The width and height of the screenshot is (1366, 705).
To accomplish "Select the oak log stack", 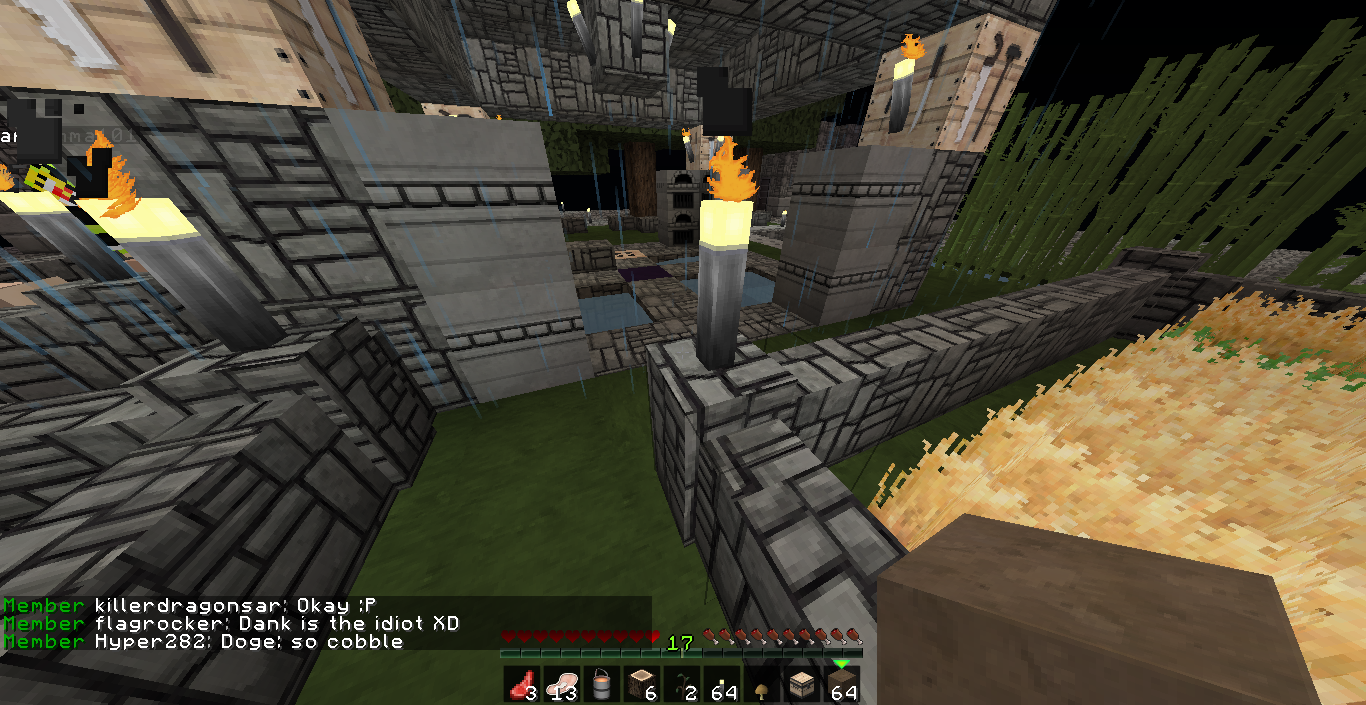I will tap(641, 685).
